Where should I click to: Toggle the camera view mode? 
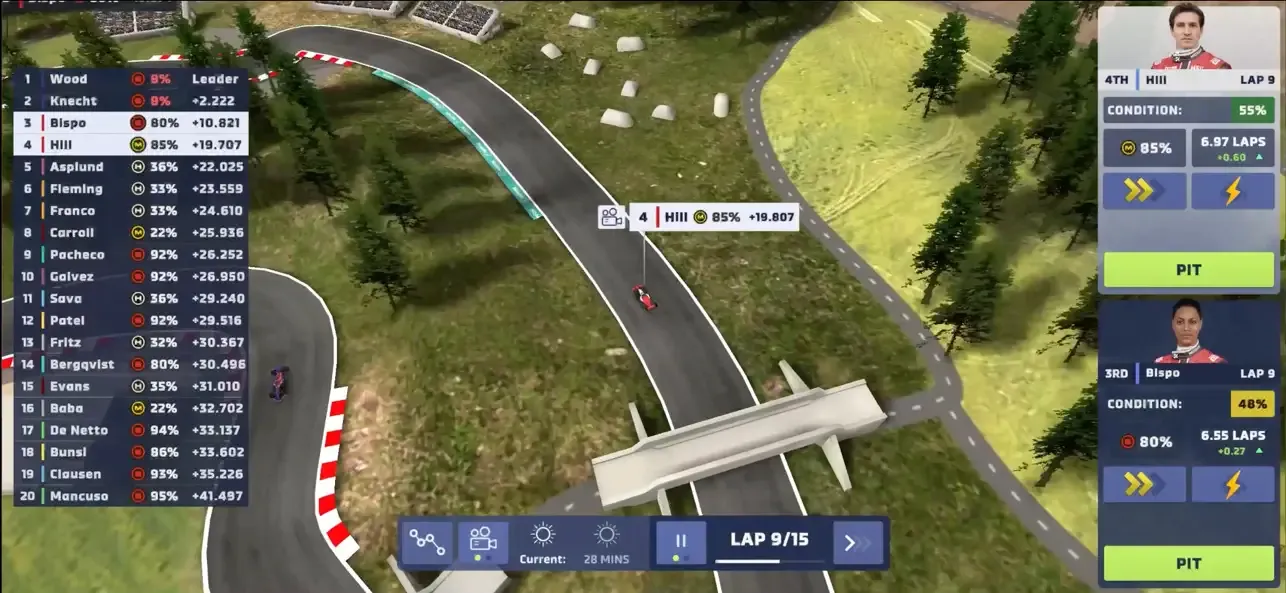click(x=483, y=542)
